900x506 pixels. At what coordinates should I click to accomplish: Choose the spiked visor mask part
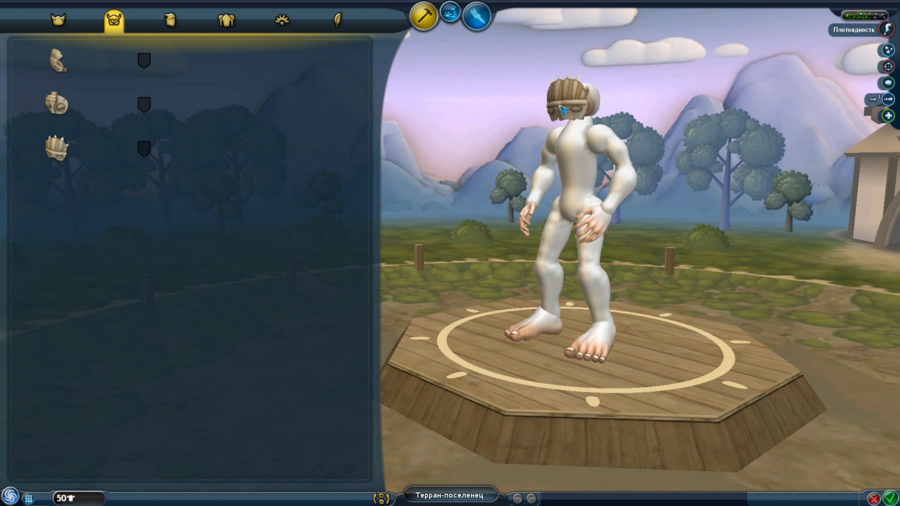[x=57, y=148]
